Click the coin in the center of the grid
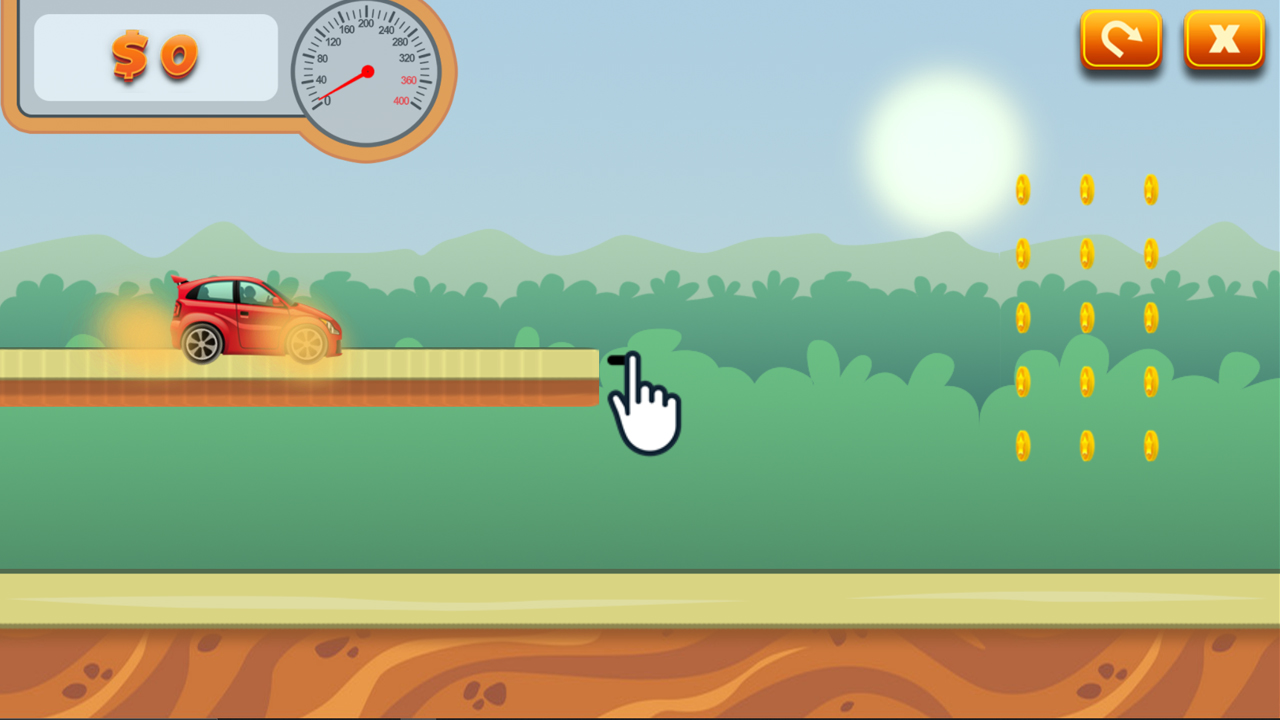Image resolution: width=1280 pixels, height=720 pixels. click(1087, 318)
